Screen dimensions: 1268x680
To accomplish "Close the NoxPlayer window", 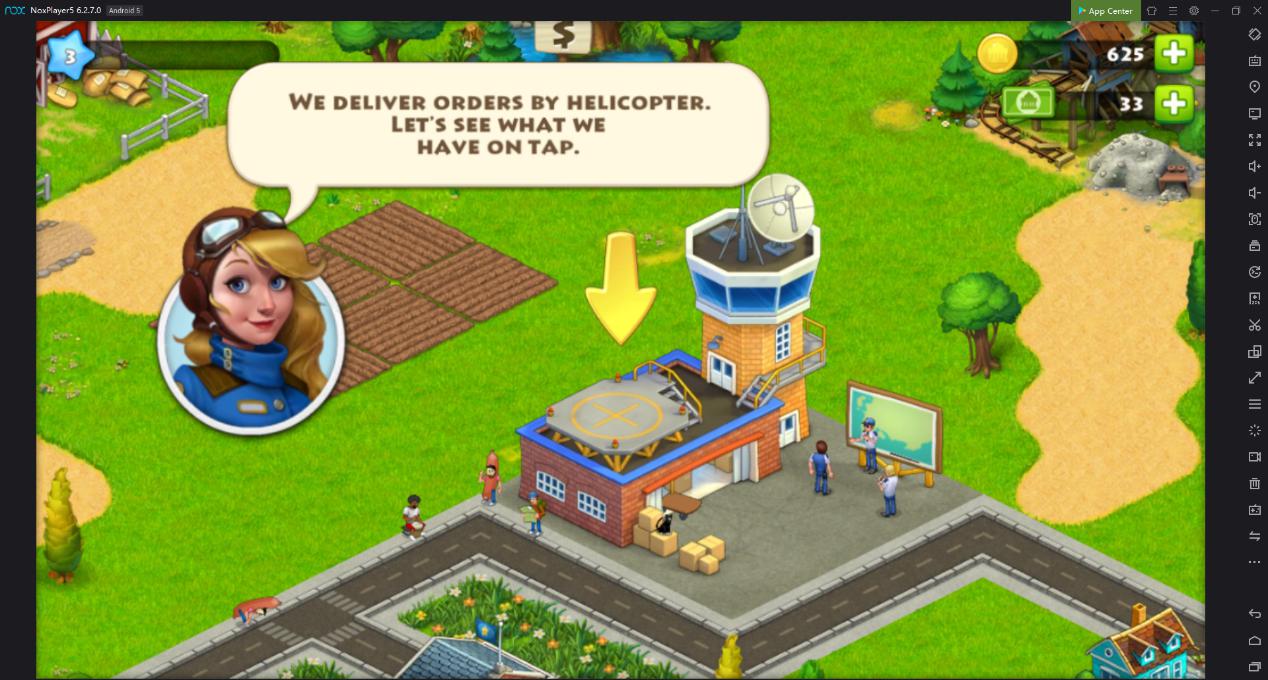I will [x=1257, y=11].
